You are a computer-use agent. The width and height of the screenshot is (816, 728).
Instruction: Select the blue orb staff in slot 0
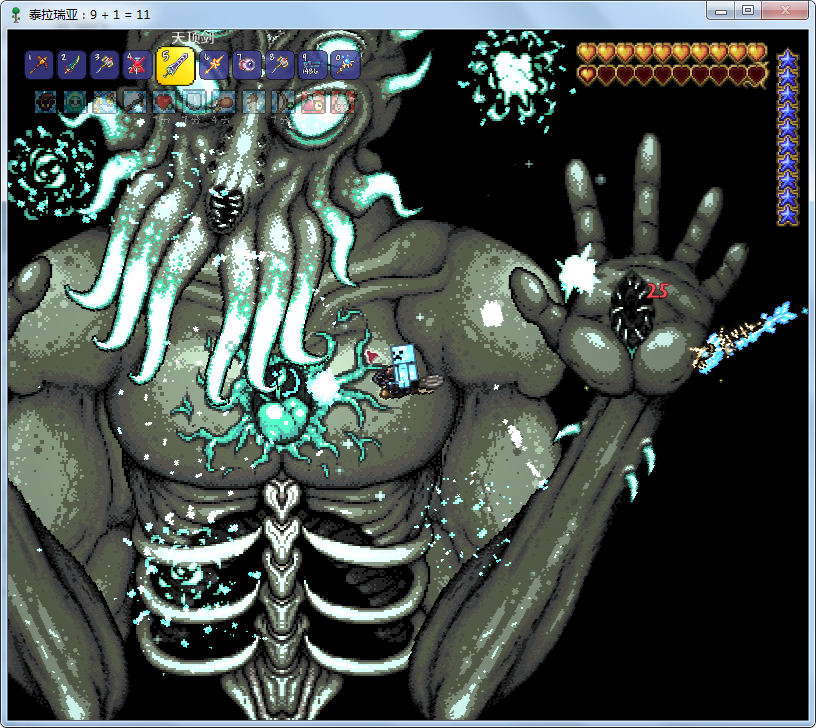pos(345,65)
